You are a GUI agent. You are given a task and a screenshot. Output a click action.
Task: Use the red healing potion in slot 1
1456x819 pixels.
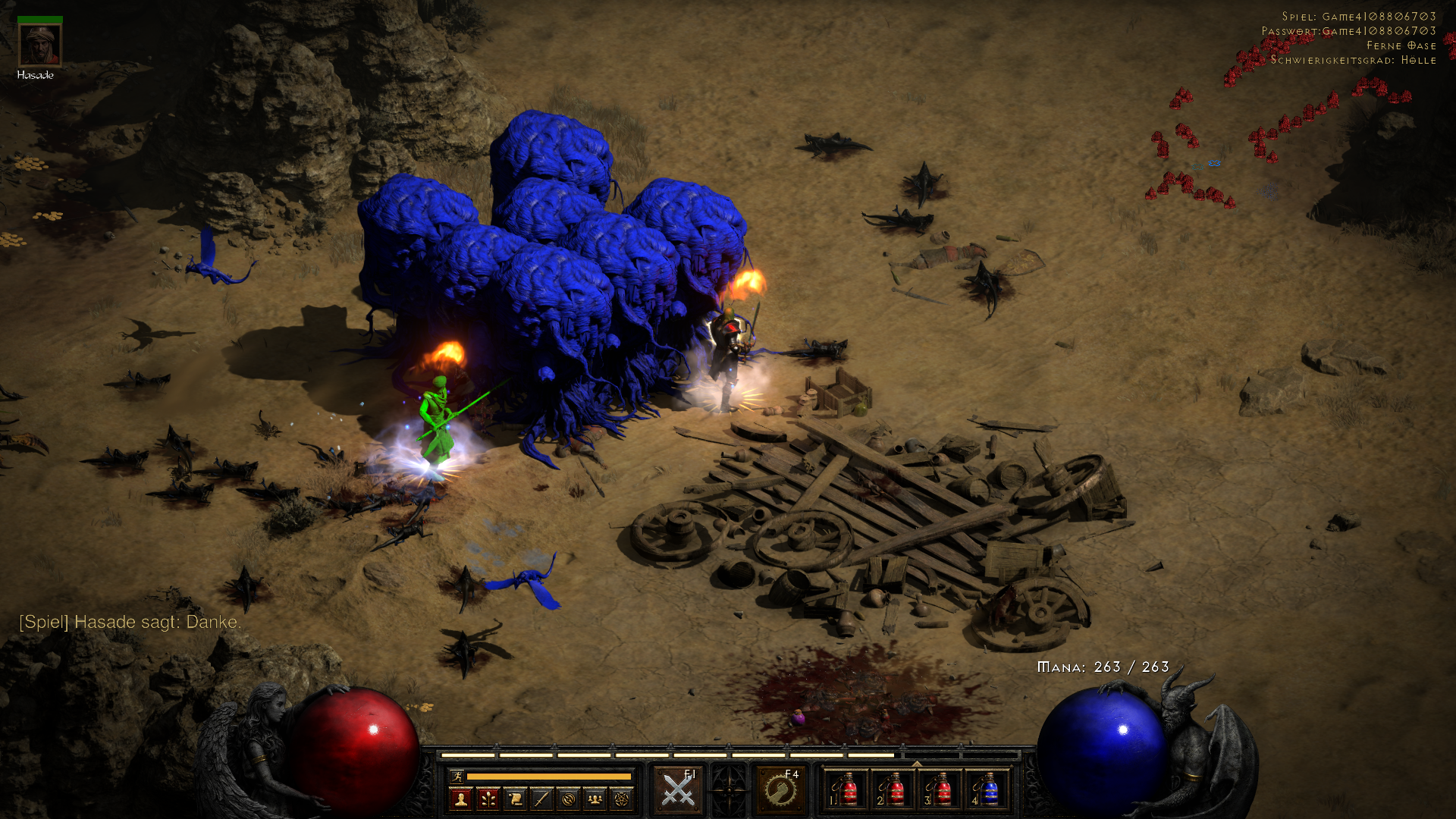(x=846, y=790)
